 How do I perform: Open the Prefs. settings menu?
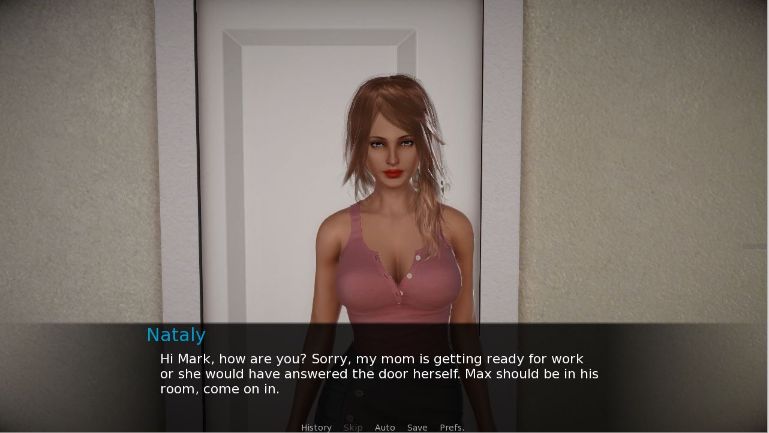tap(452, 428)
